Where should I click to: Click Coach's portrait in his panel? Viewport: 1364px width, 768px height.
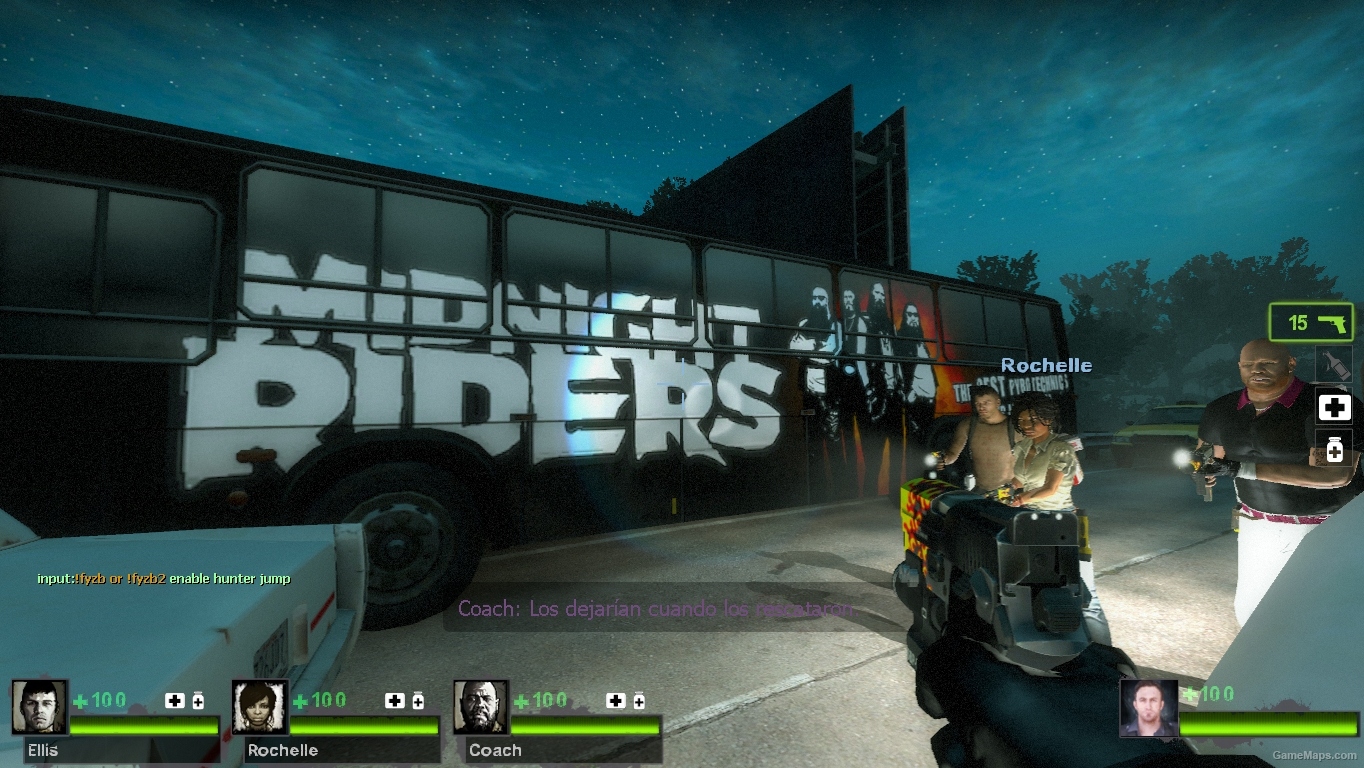[x=480, y=705]
